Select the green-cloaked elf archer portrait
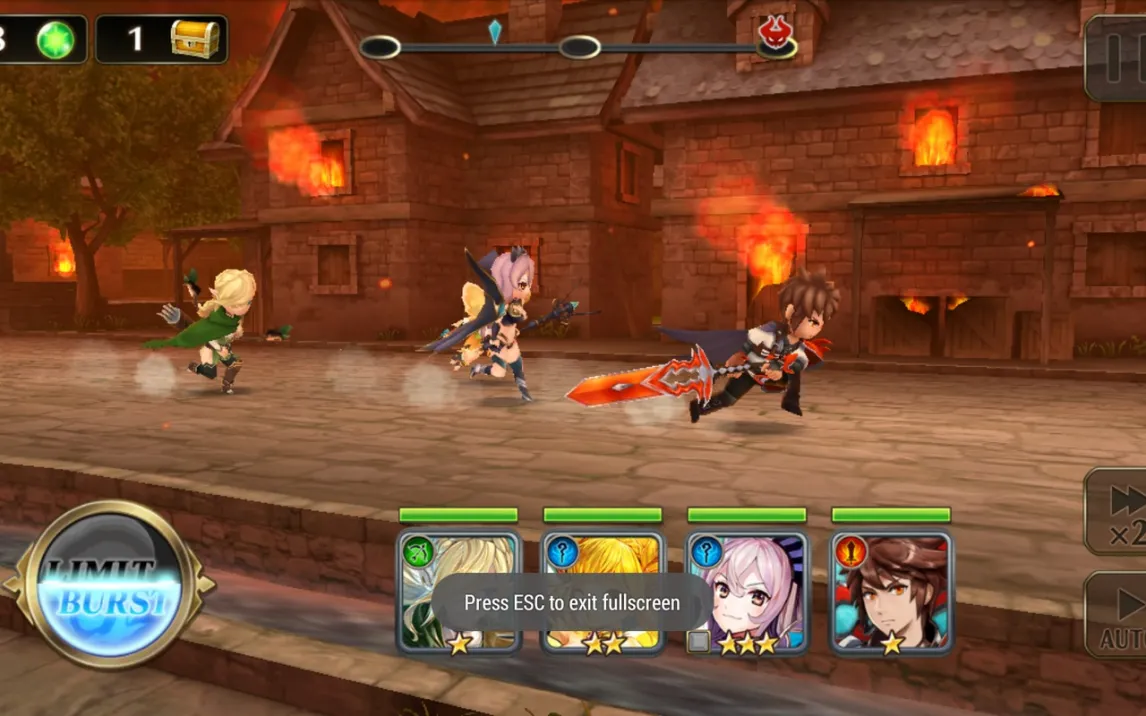The image size is (1146, 716). click(x=459, y=591)
